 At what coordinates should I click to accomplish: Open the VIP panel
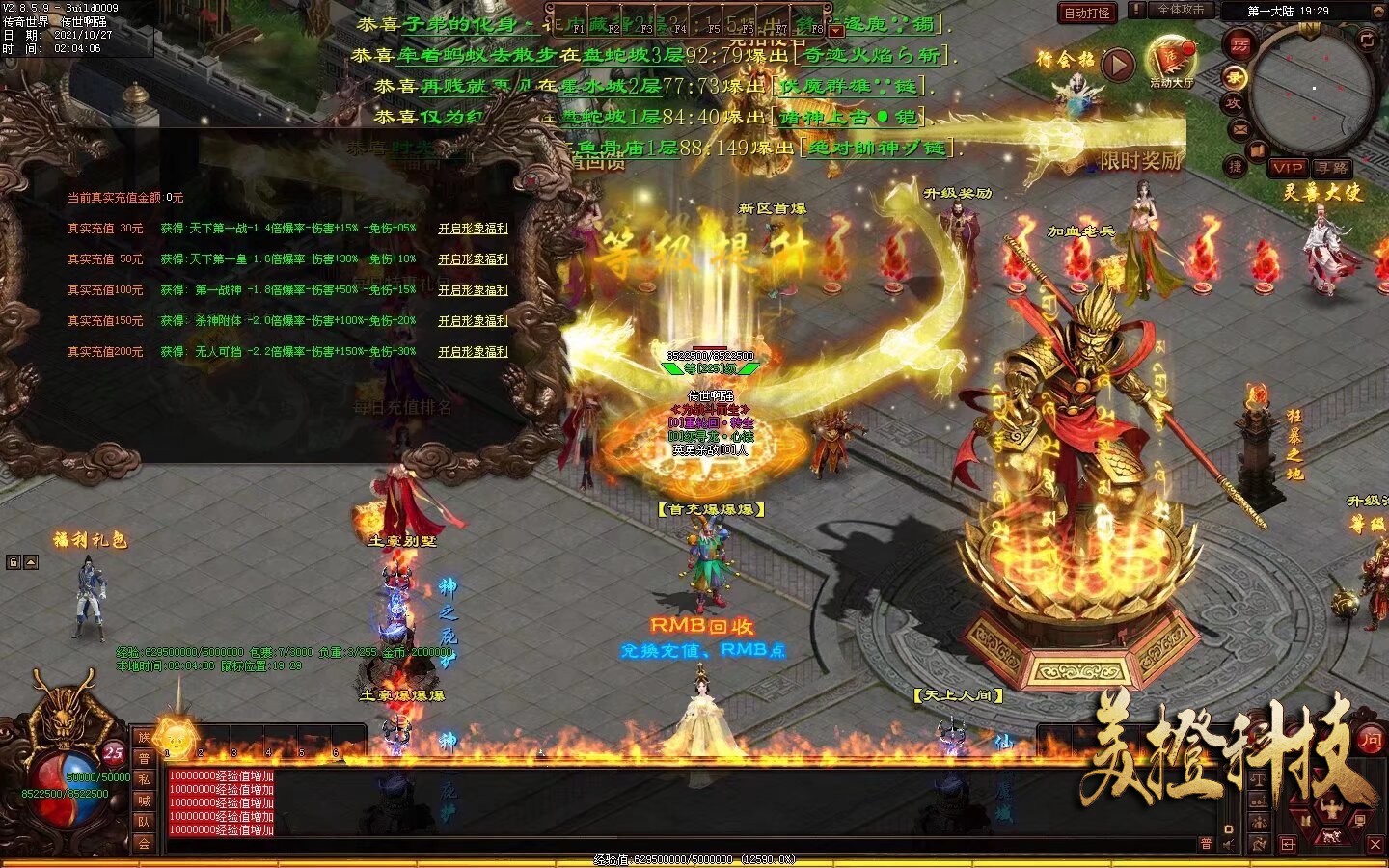coord(1287,168)
